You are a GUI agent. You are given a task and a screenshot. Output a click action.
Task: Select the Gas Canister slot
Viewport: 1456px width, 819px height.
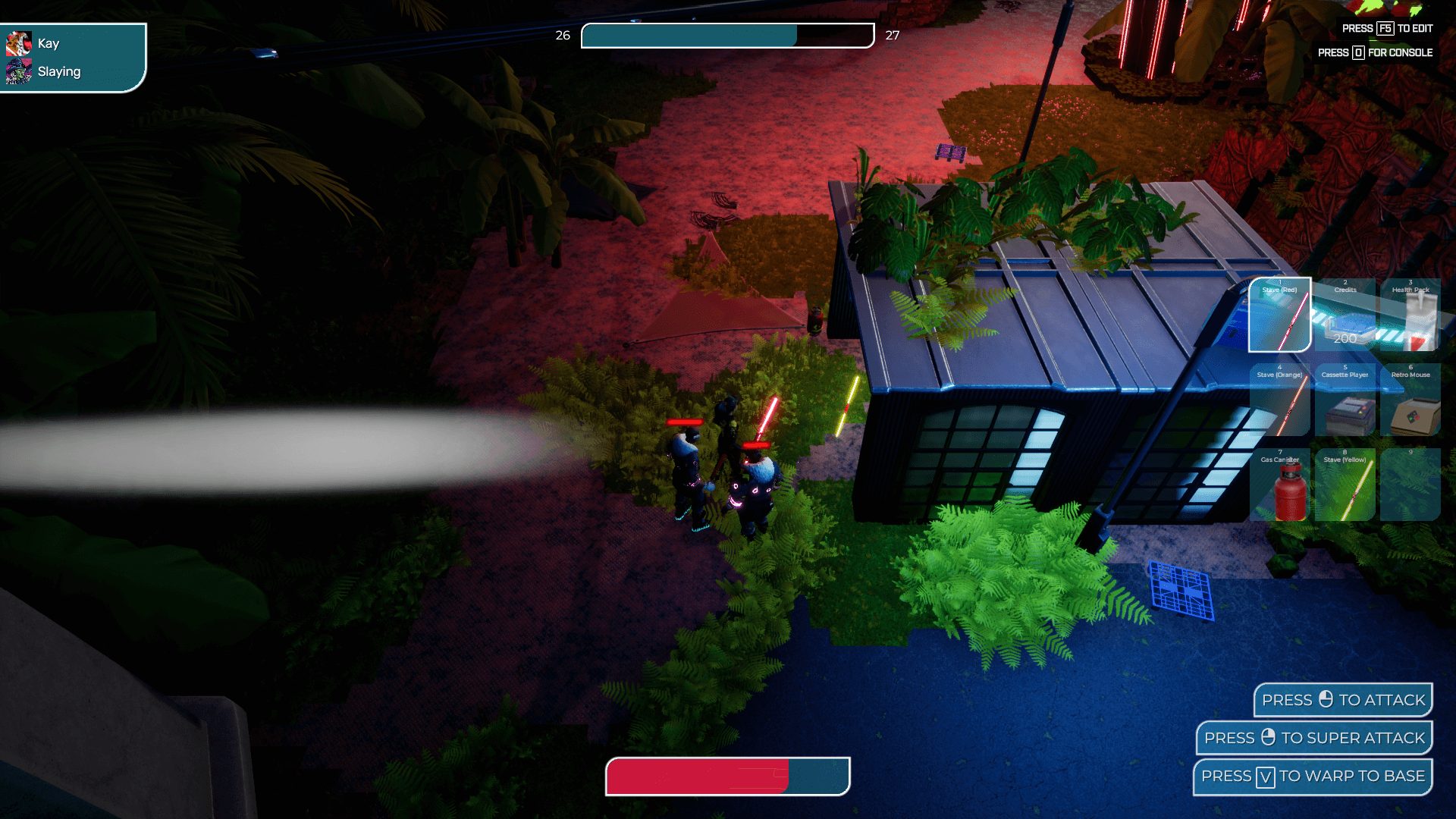coord(1279,485)
